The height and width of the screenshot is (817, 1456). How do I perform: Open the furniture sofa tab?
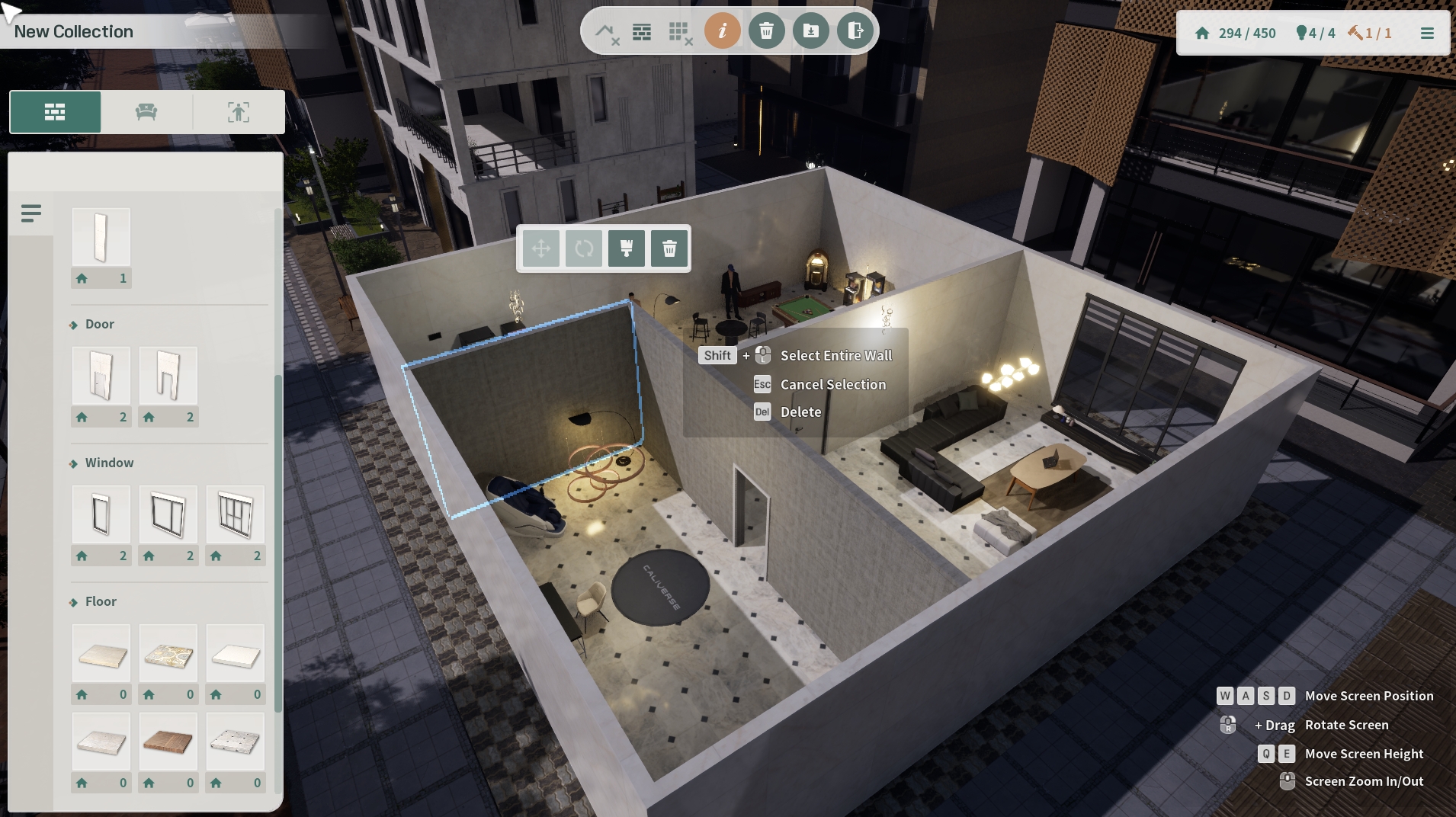146,113
